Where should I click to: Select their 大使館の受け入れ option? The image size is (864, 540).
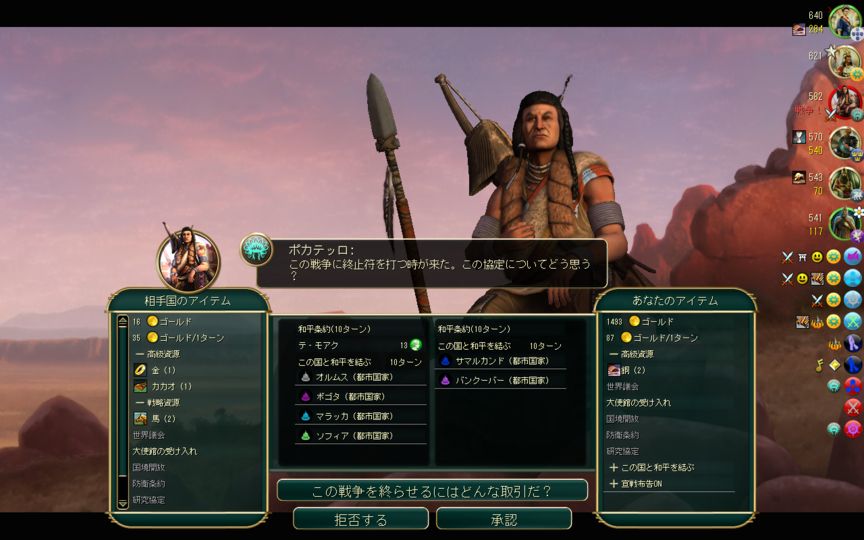(x=164, y=451)
